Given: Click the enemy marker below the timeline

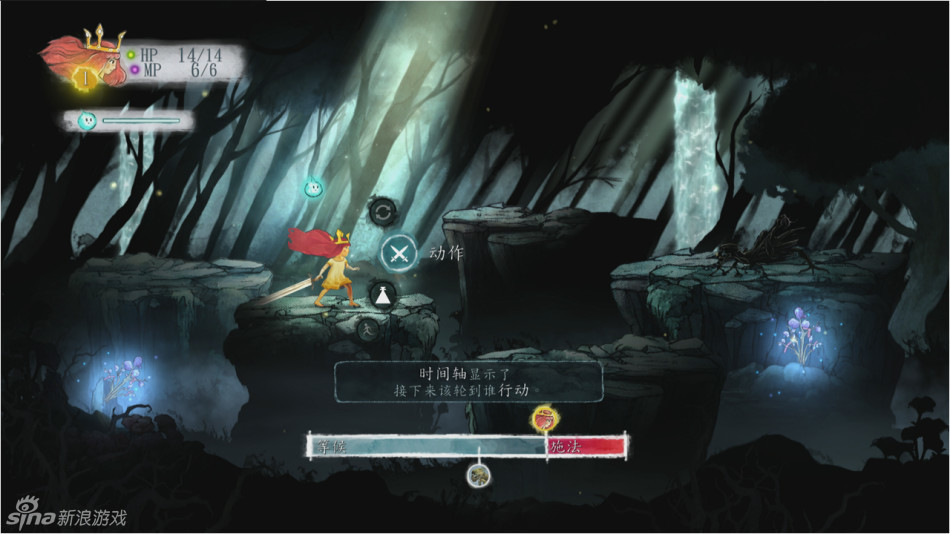Looking at the screenshot, I should pyautogui.click(x=479, y=474).
